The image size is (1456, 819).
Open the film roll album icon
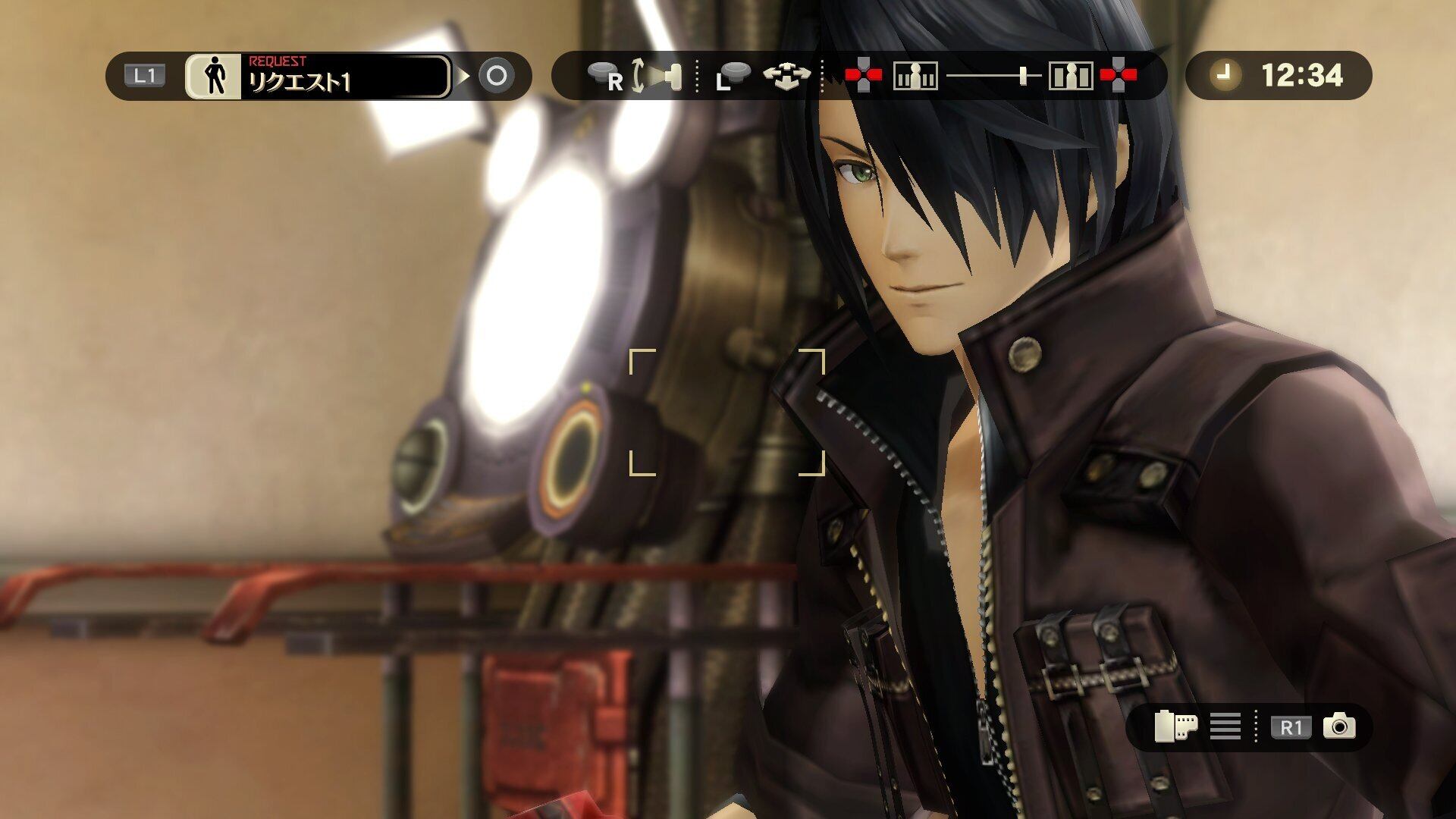[1175, 726]
